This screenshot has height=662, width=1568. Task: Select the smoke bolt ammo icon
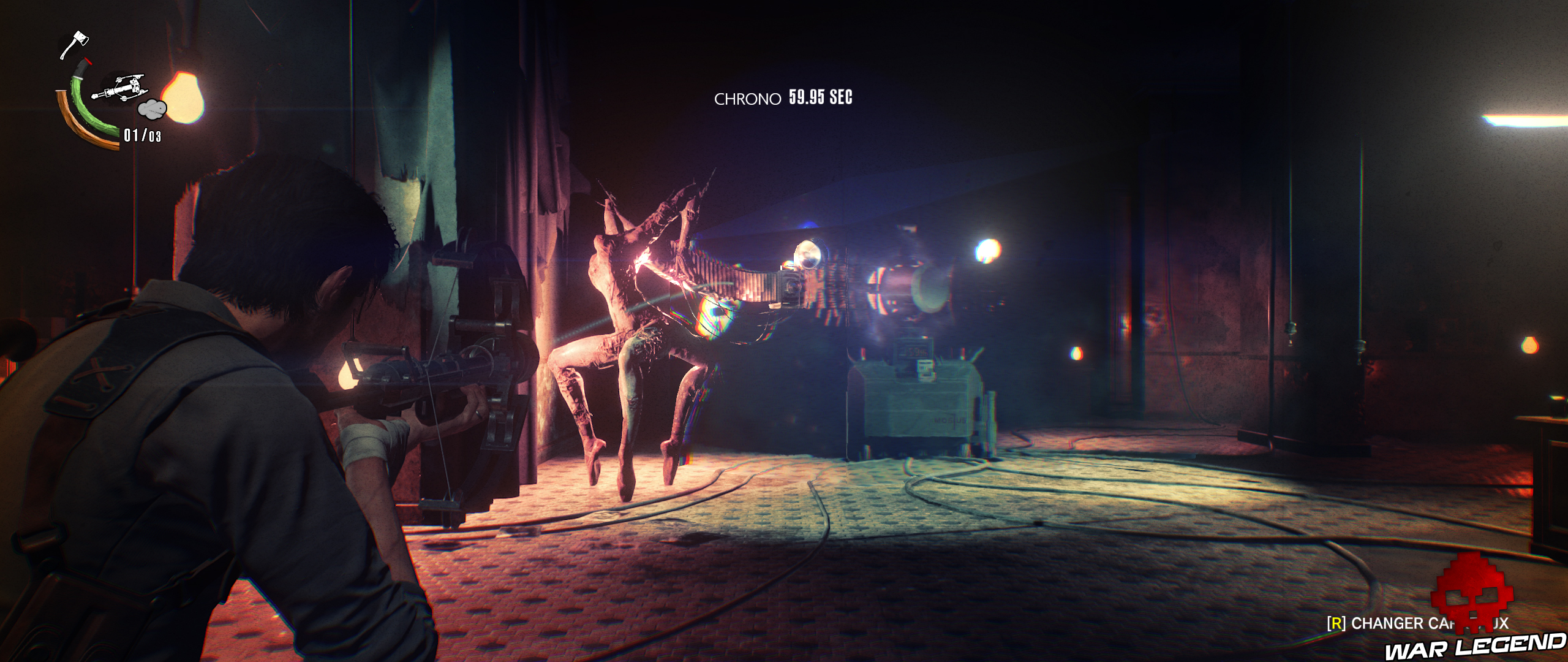tap(152, 110)
